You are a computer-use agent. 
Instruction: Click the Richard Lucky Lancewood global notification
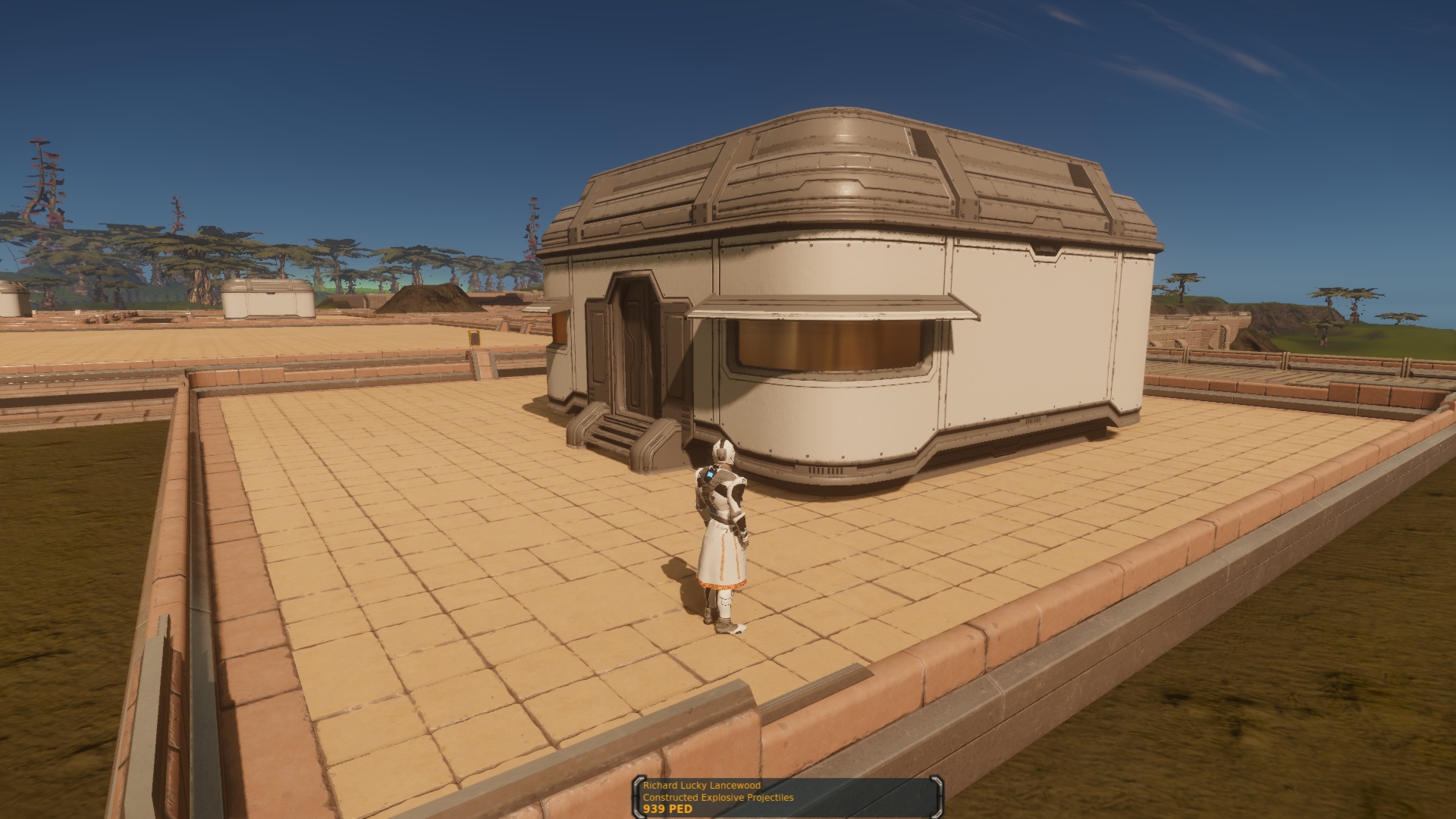[x=787, y=797]
